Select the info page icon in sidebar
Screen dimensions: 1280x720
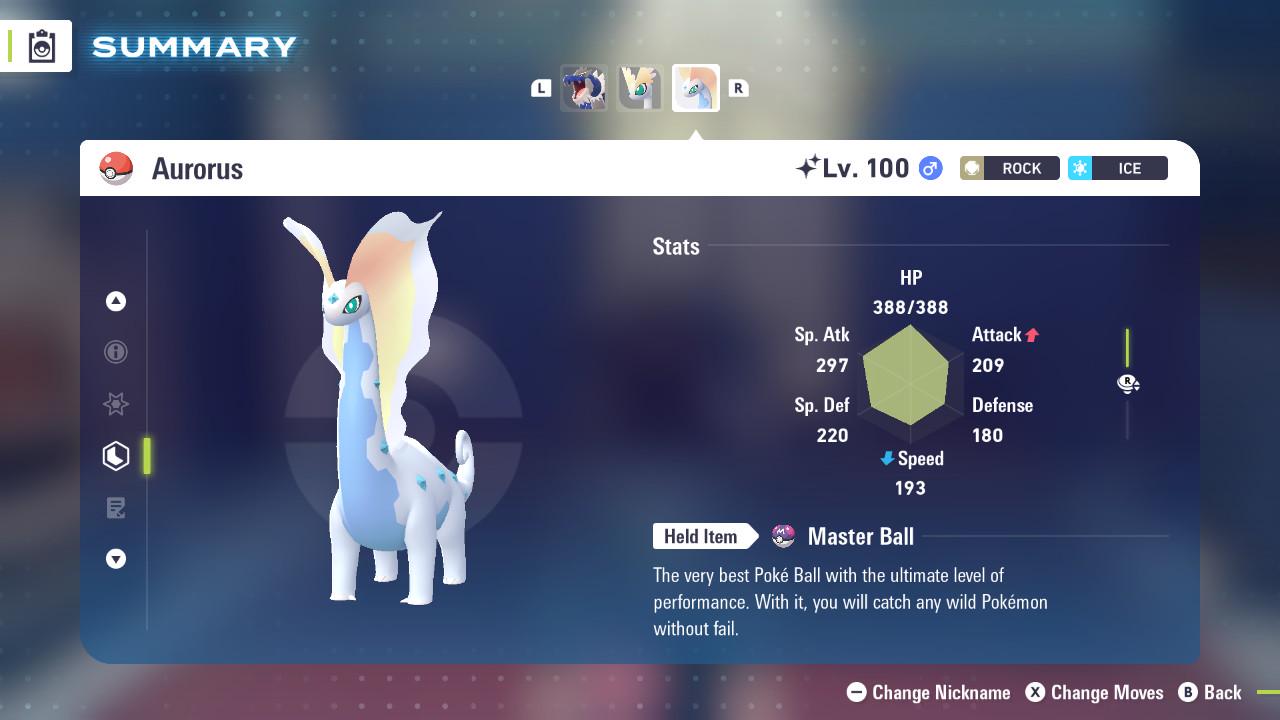pyautogui.click(x=116, y=352)
